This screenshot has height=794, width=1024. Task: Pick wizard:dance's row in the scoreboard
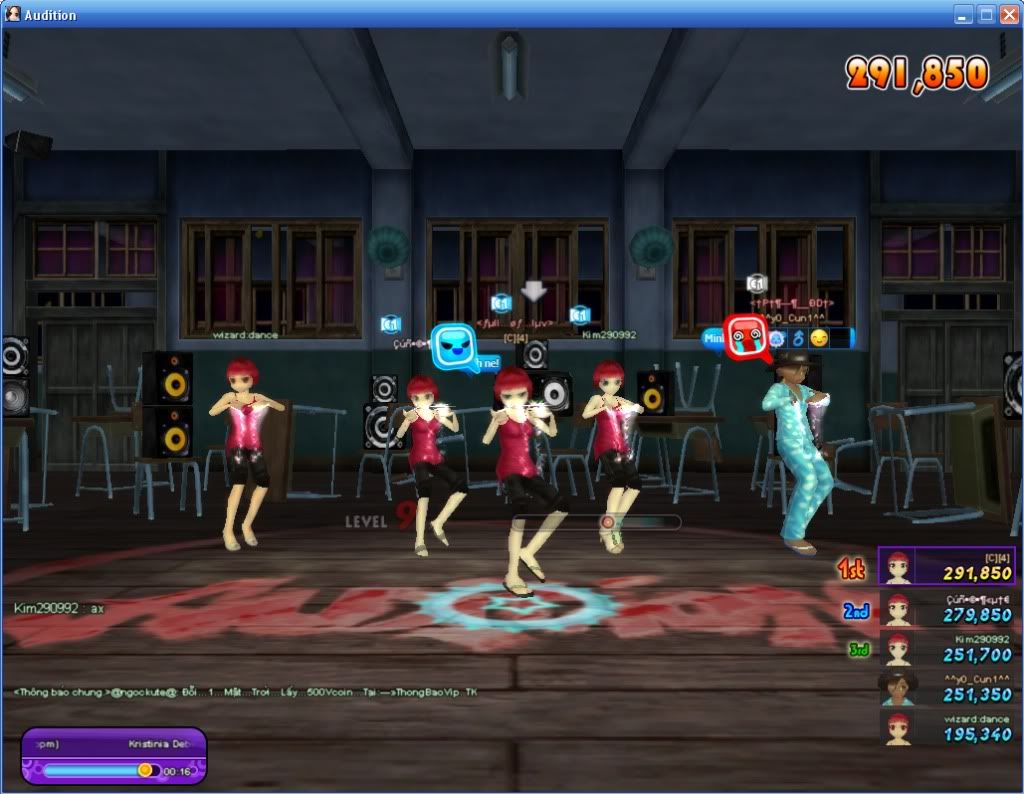947,727
